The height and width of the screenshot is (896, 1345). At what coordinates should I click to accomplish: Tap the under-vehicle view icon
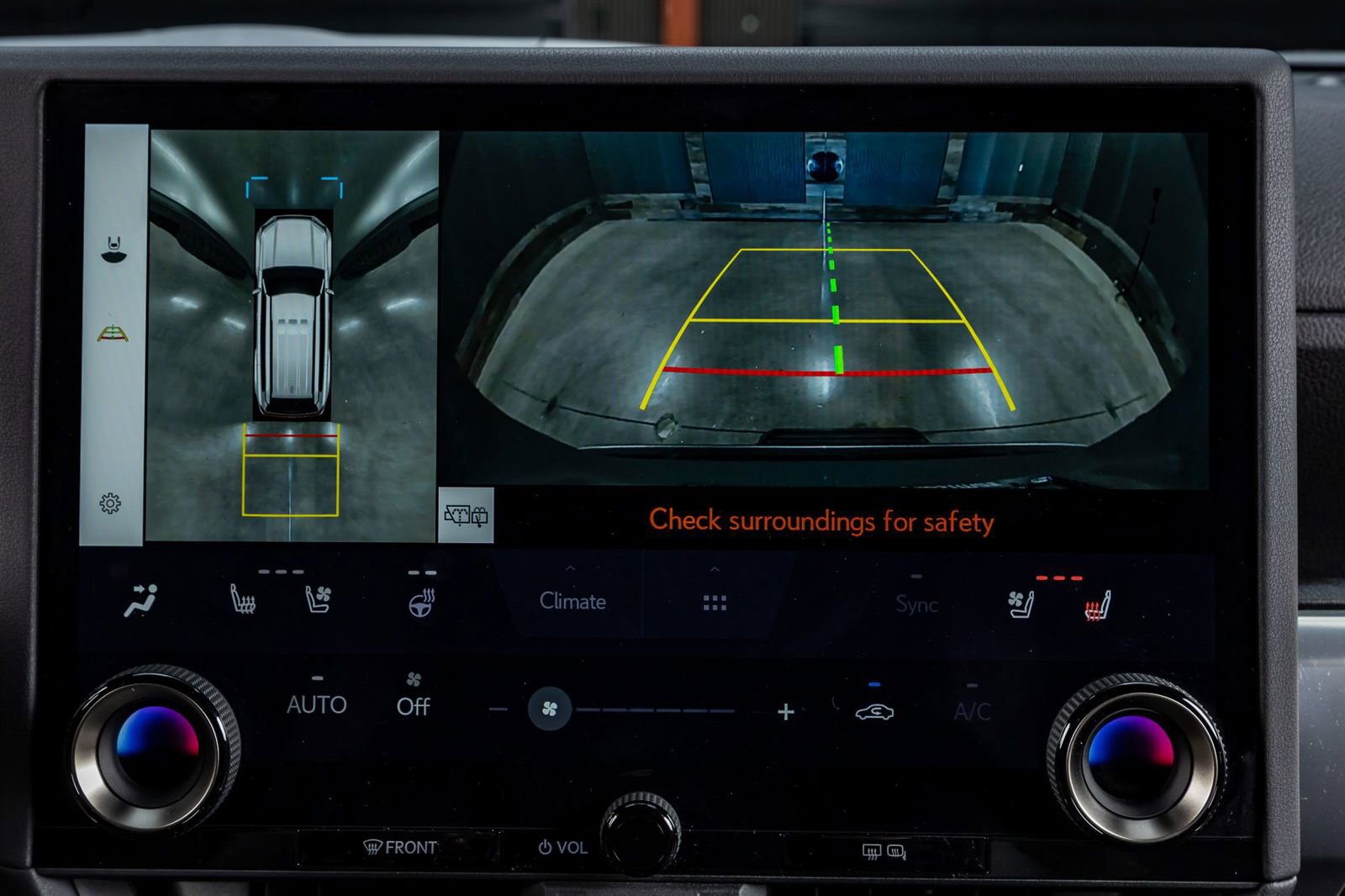point(114,249)
